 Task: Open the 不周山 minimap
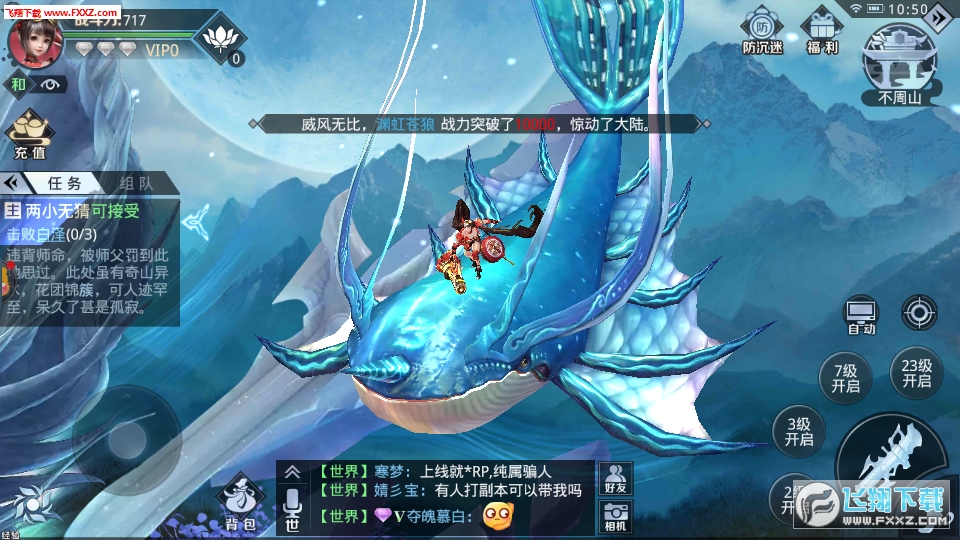898,62
